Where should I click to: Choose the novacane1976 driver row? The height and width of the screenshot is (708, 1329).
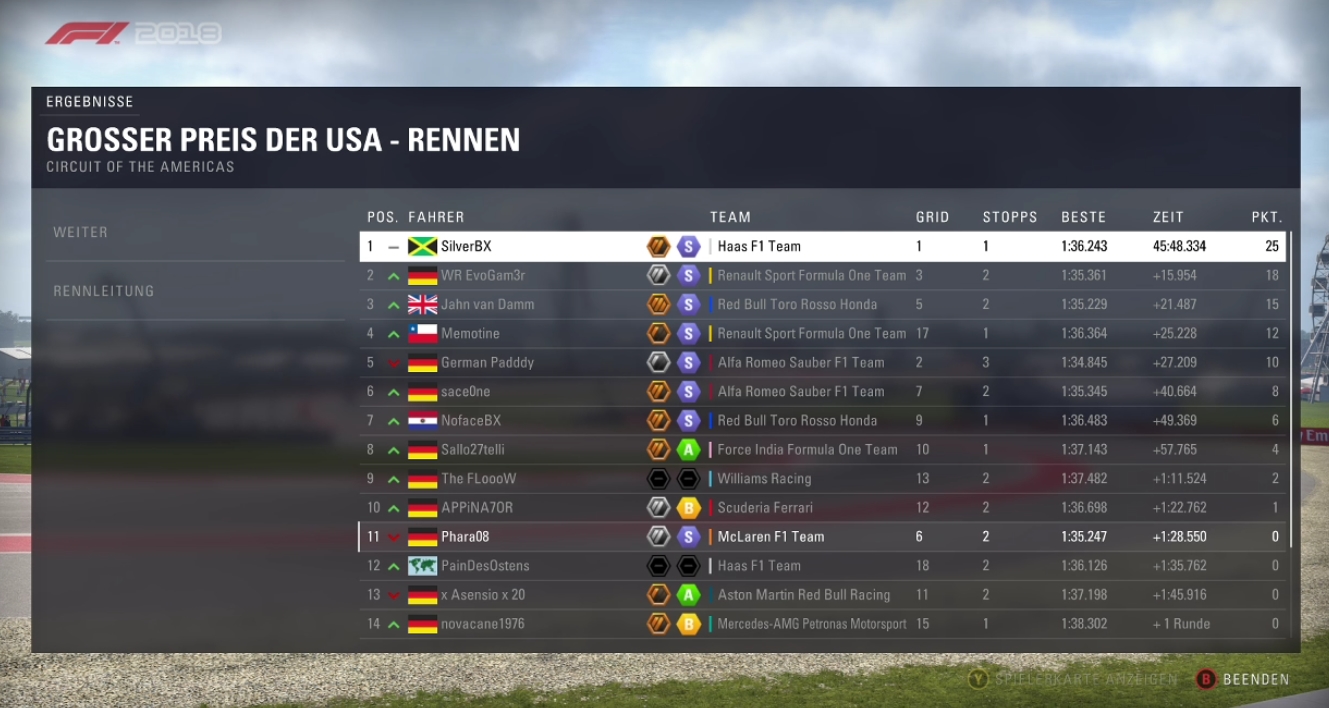click(822, 623)
